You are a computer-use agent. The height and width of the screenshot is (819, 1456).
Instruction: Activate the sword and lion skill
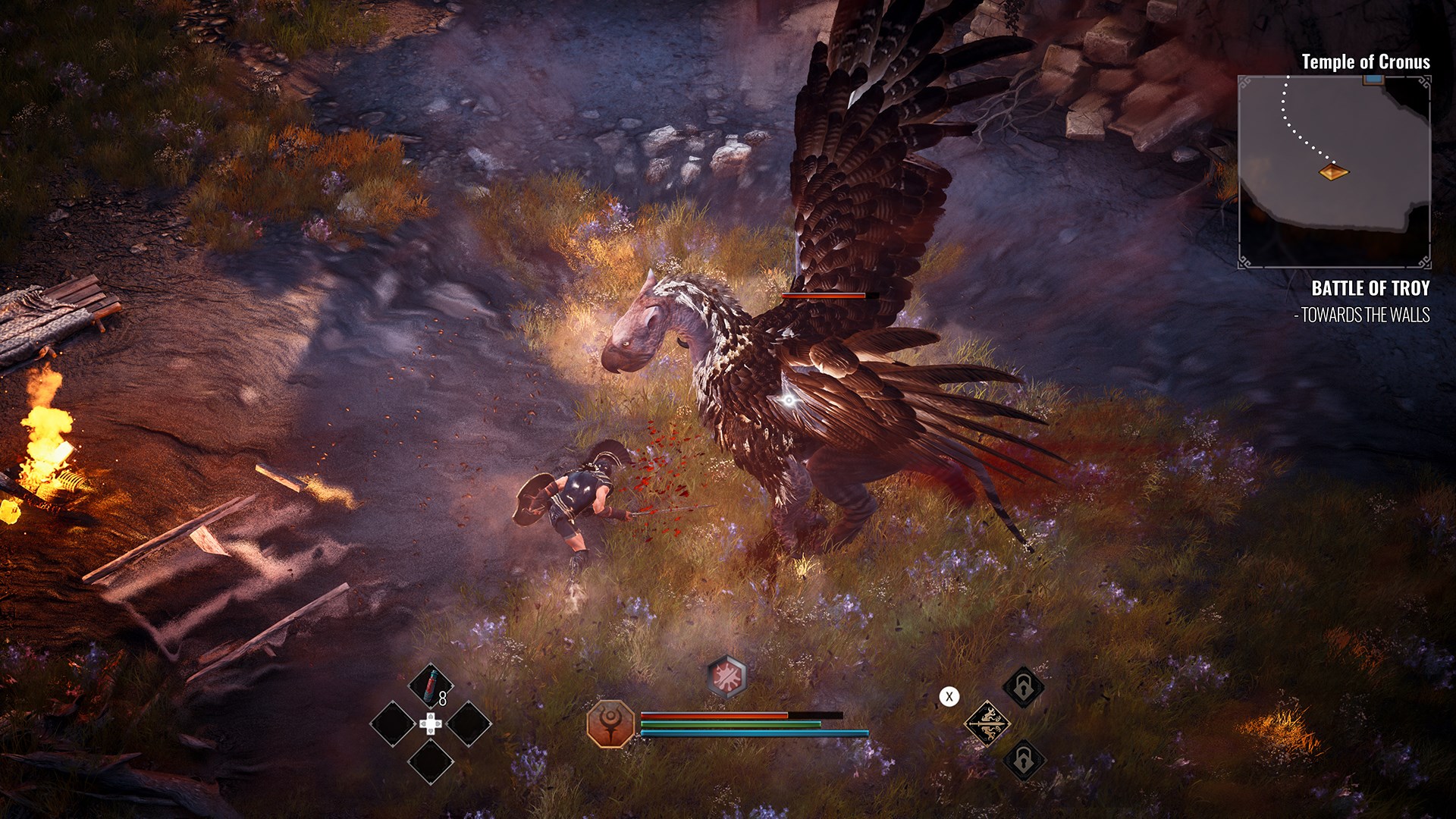click(987, 723)
